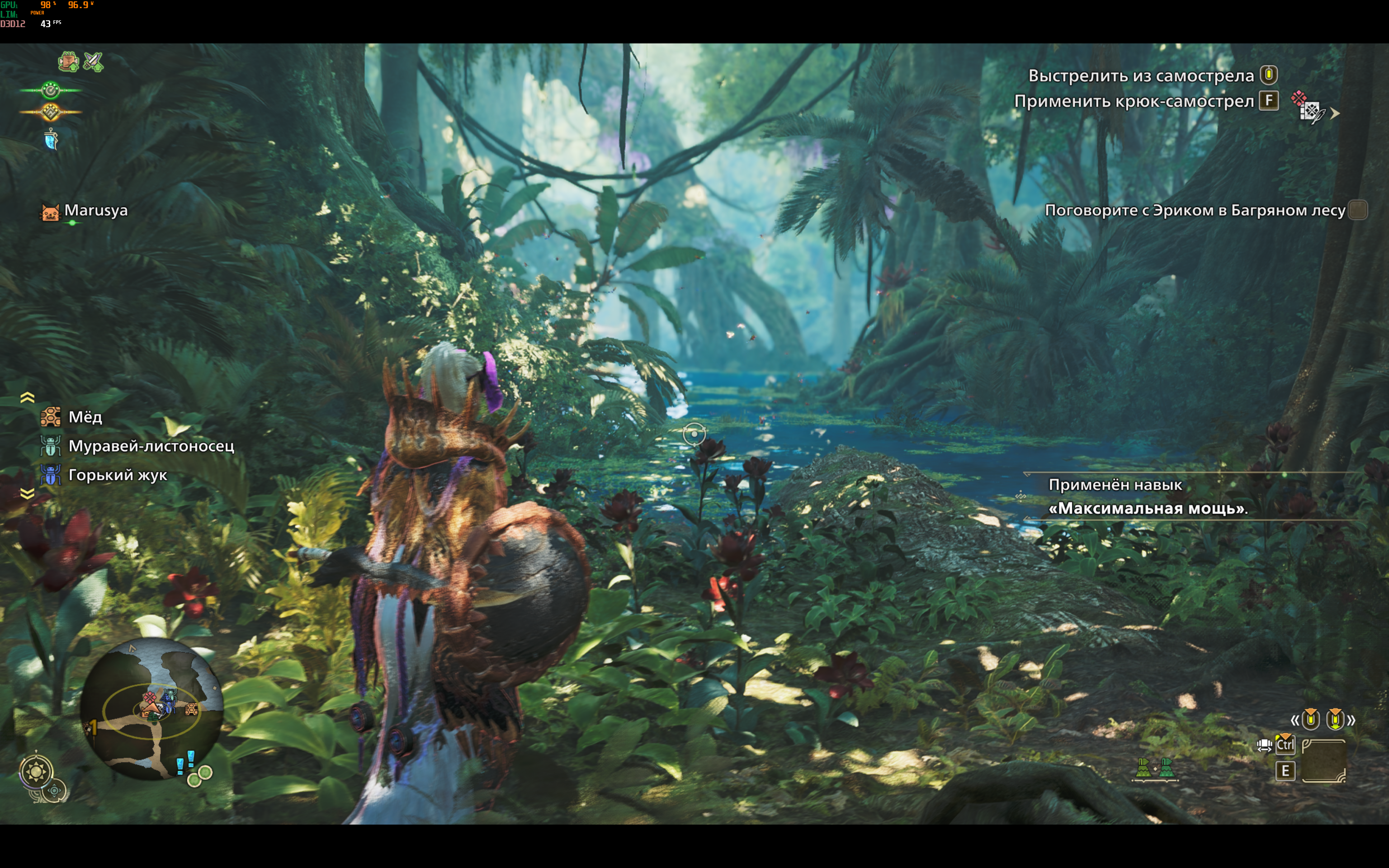This screenshot has width=1389, height=868.
Task: Click the green food buff icon
Action: tap(68, 61)
